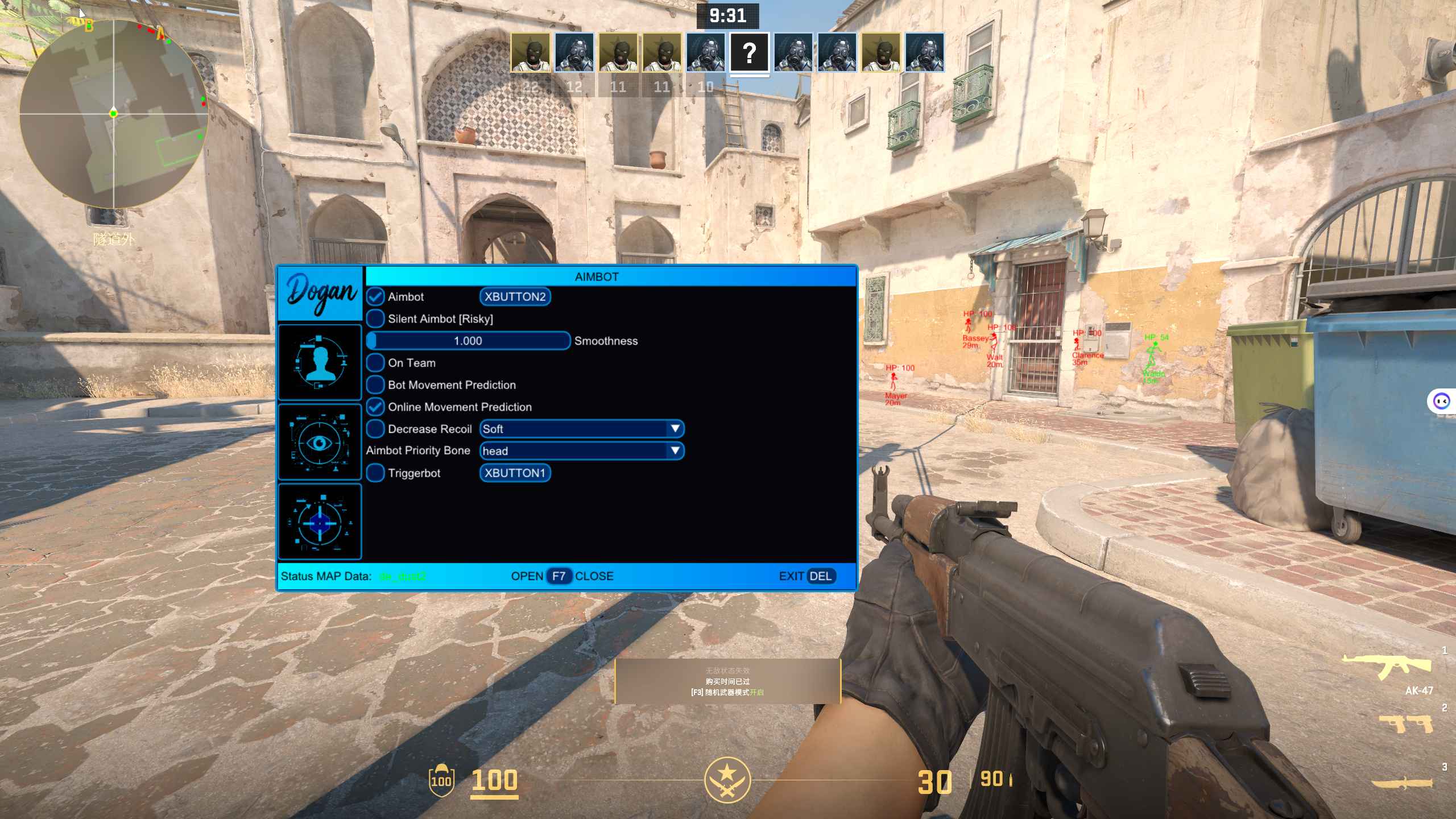1456x819 pixels.
Task: Open the ESP visuals eye icon panel
Action: pos(320,442)
